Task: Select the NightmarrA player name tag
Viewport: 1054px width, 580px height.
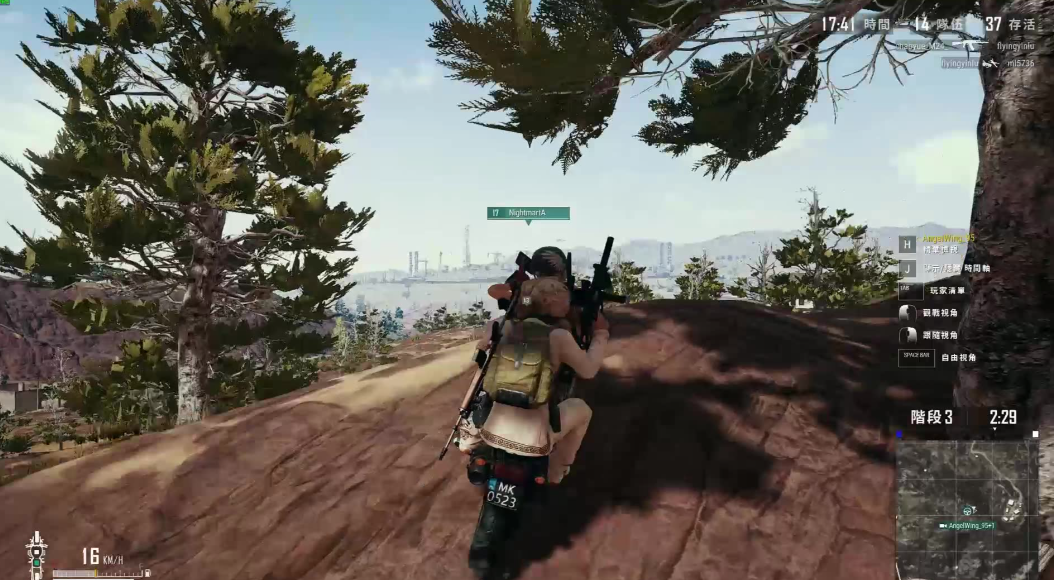Action: (x=528, y=213)
